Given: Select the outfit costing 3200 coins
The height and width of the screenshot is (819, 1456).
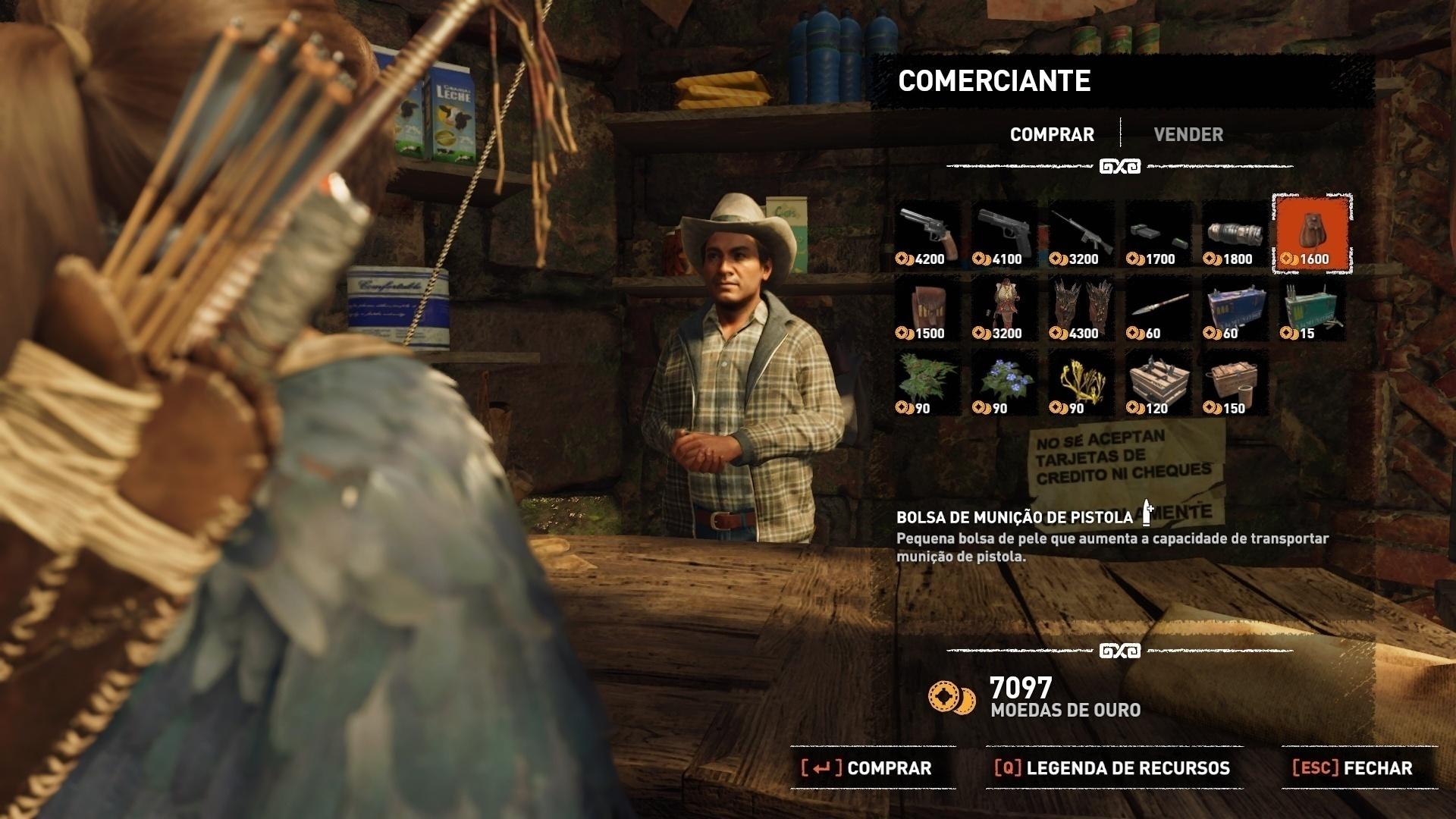Looking at the screenshot, I should (x=1003, y=306).
